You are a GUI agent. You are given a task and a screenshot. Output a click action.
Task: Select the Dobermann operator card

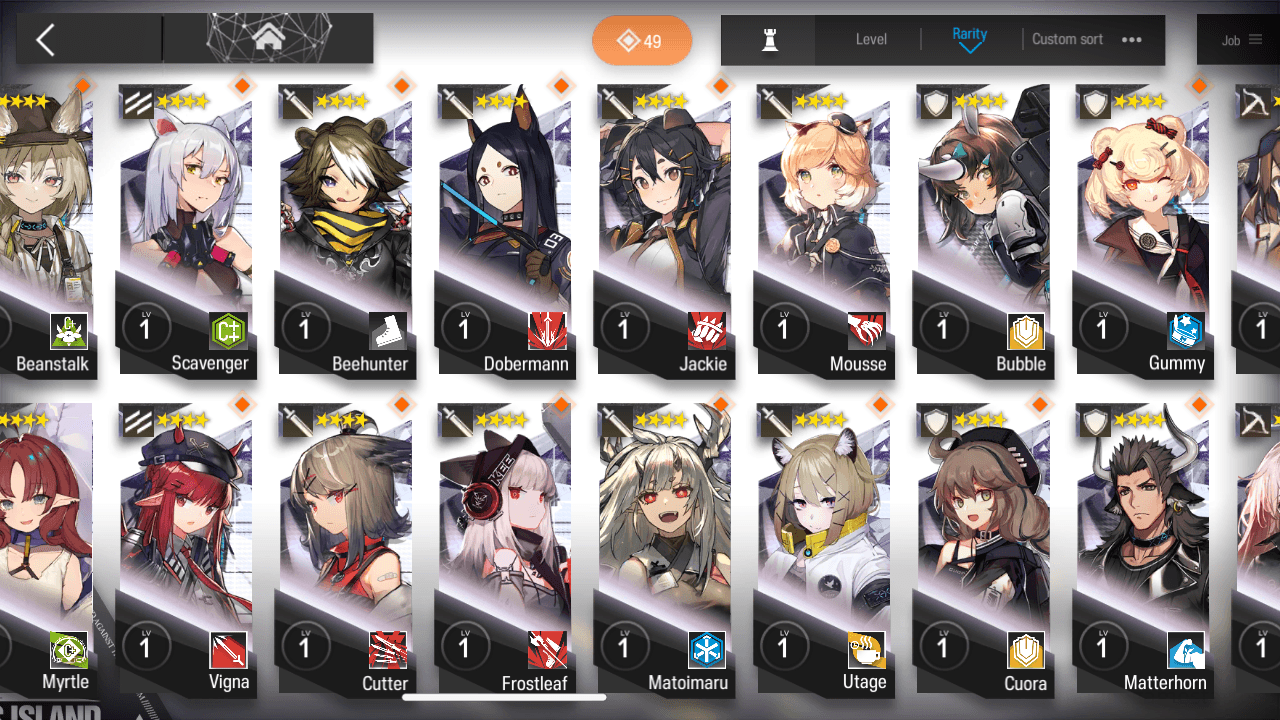[x=505, y=230]
